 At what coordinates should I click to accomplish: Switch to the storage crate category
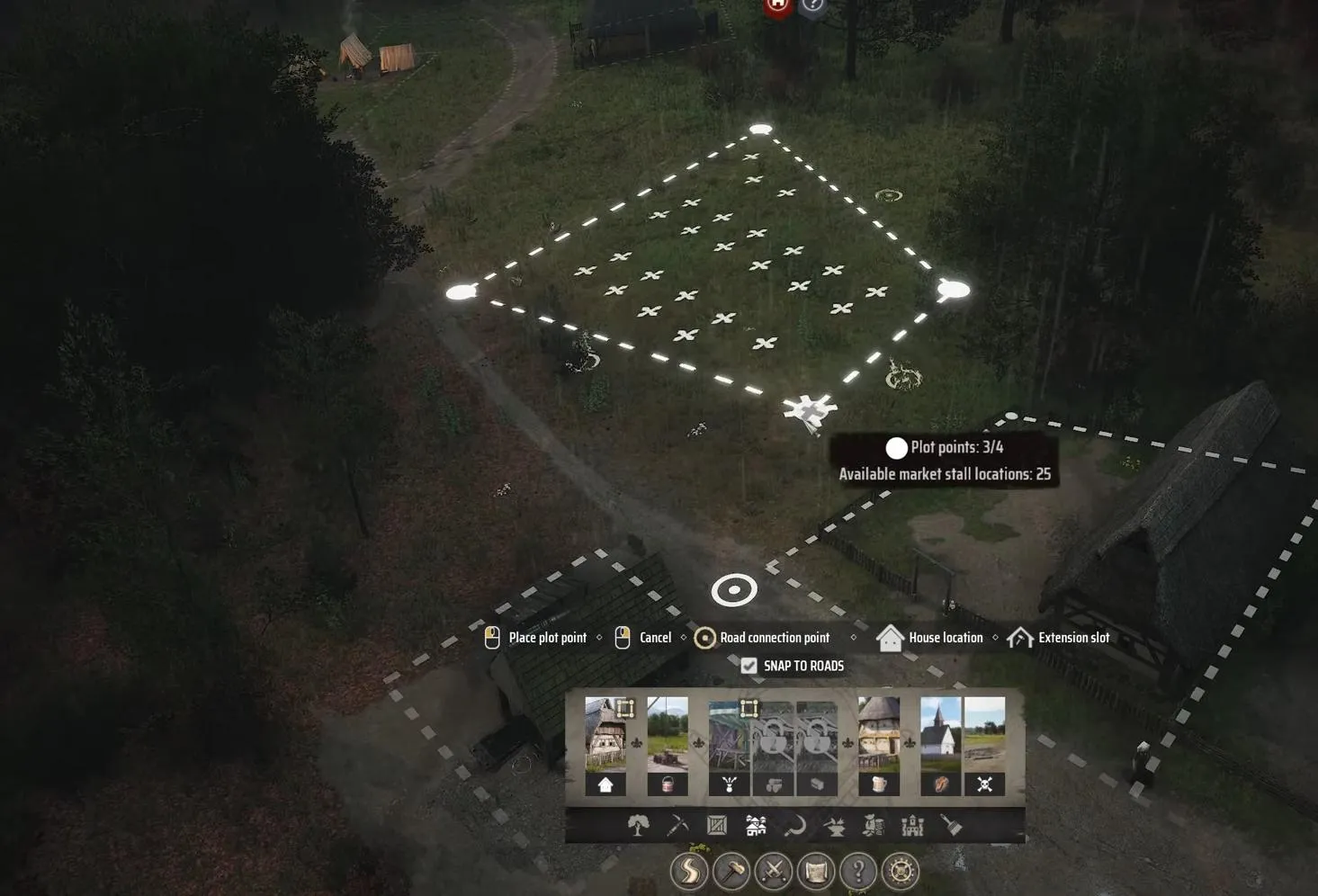coord(717,825)
